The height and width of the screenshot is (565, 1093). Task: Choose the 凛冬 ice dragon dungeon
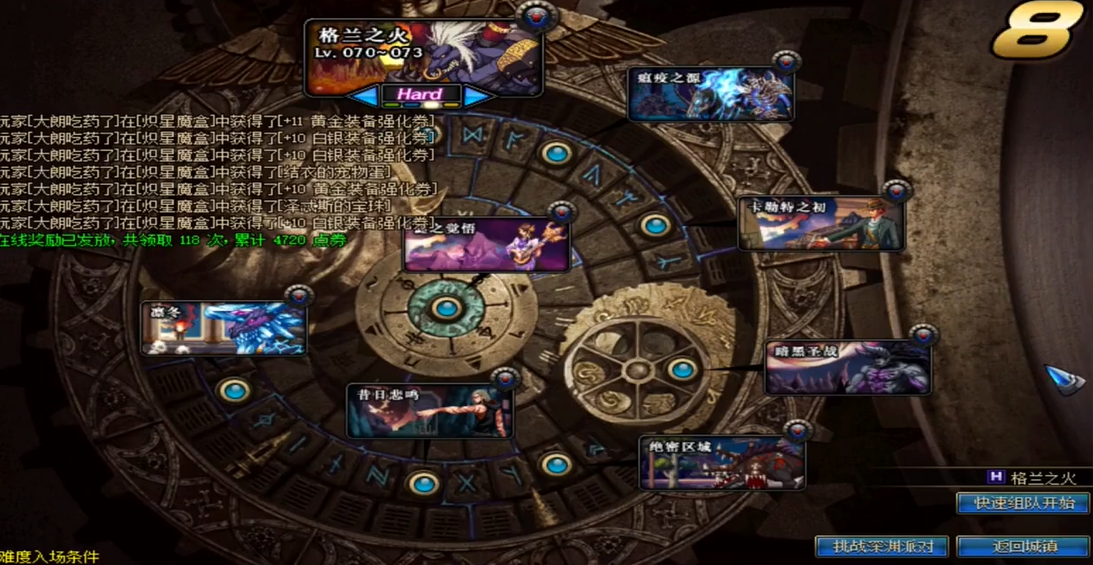click(x=223, y=327)
